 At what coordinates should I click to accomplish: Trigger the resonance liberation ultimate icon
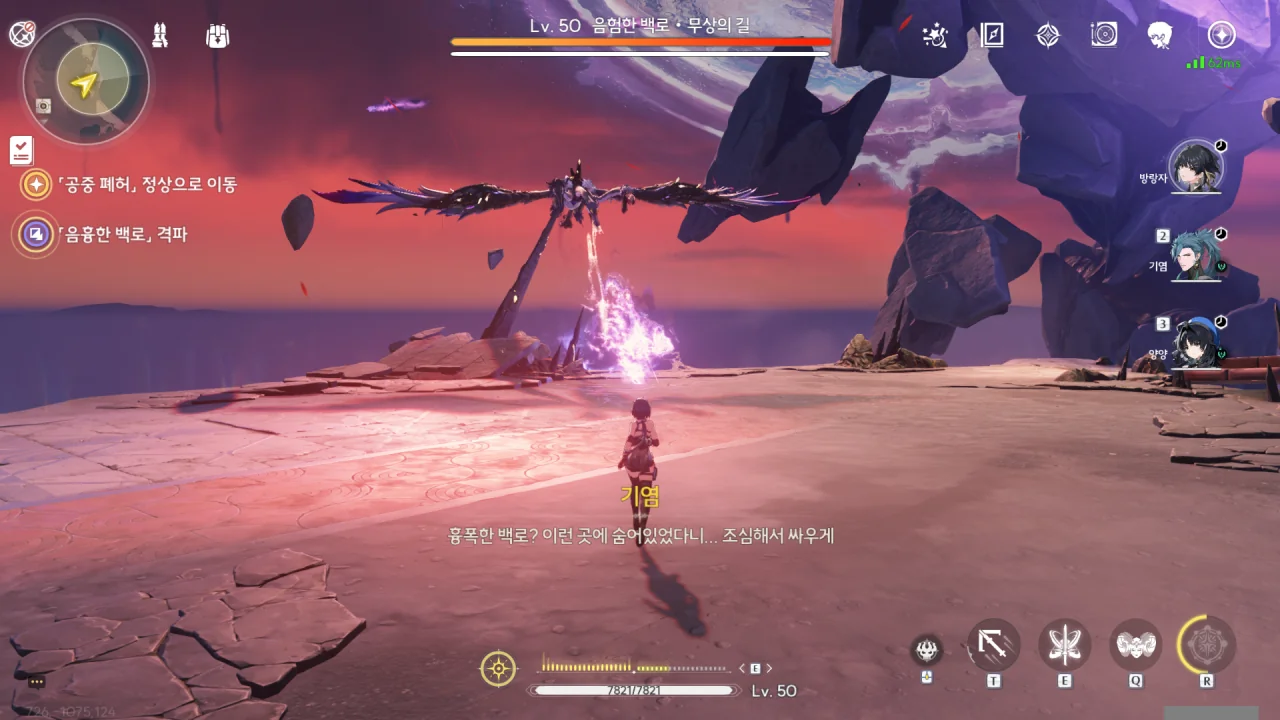[x=1207, y=645]
